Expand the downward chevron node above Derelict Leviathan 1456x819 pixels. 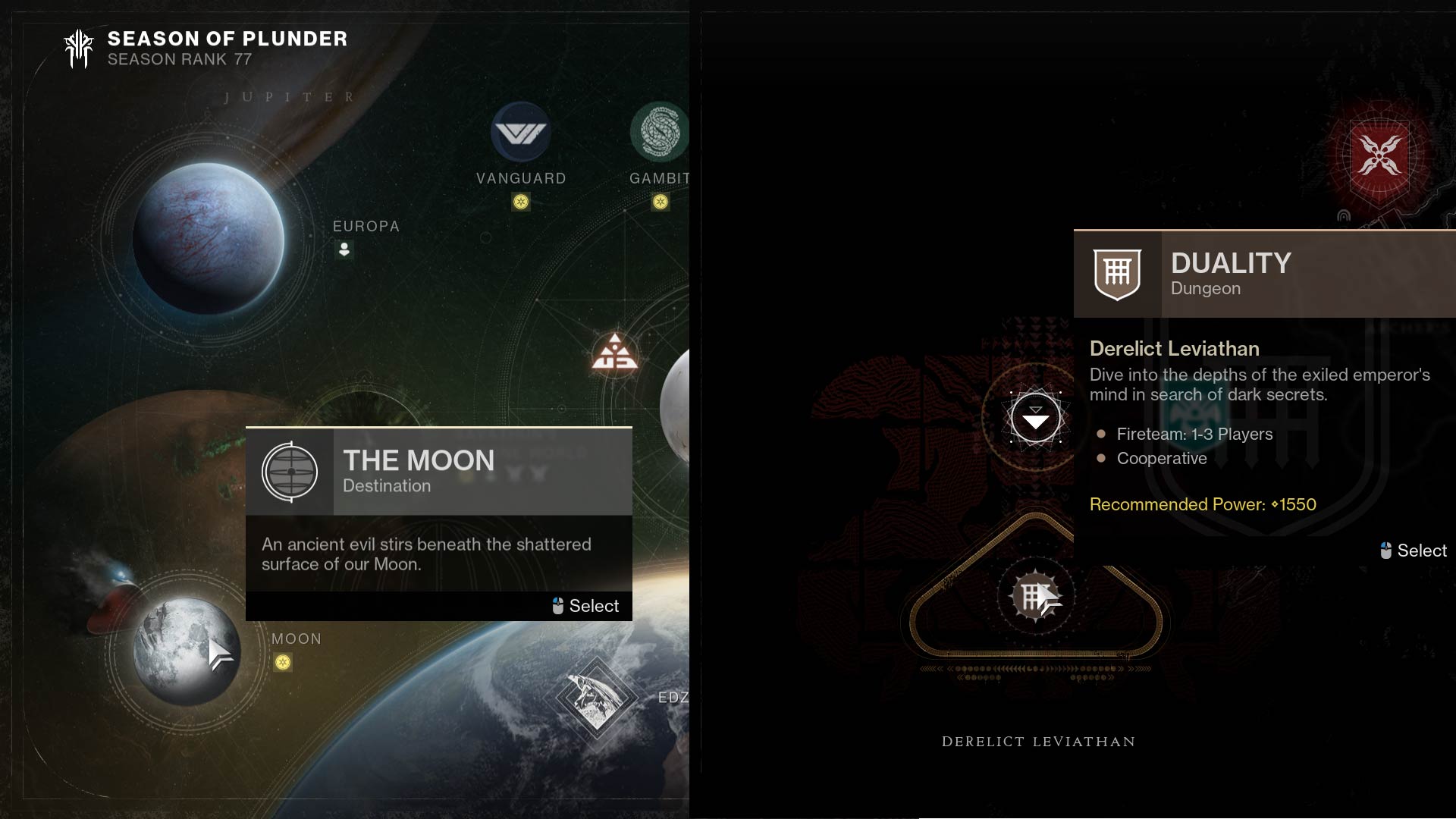(1036, 418)
